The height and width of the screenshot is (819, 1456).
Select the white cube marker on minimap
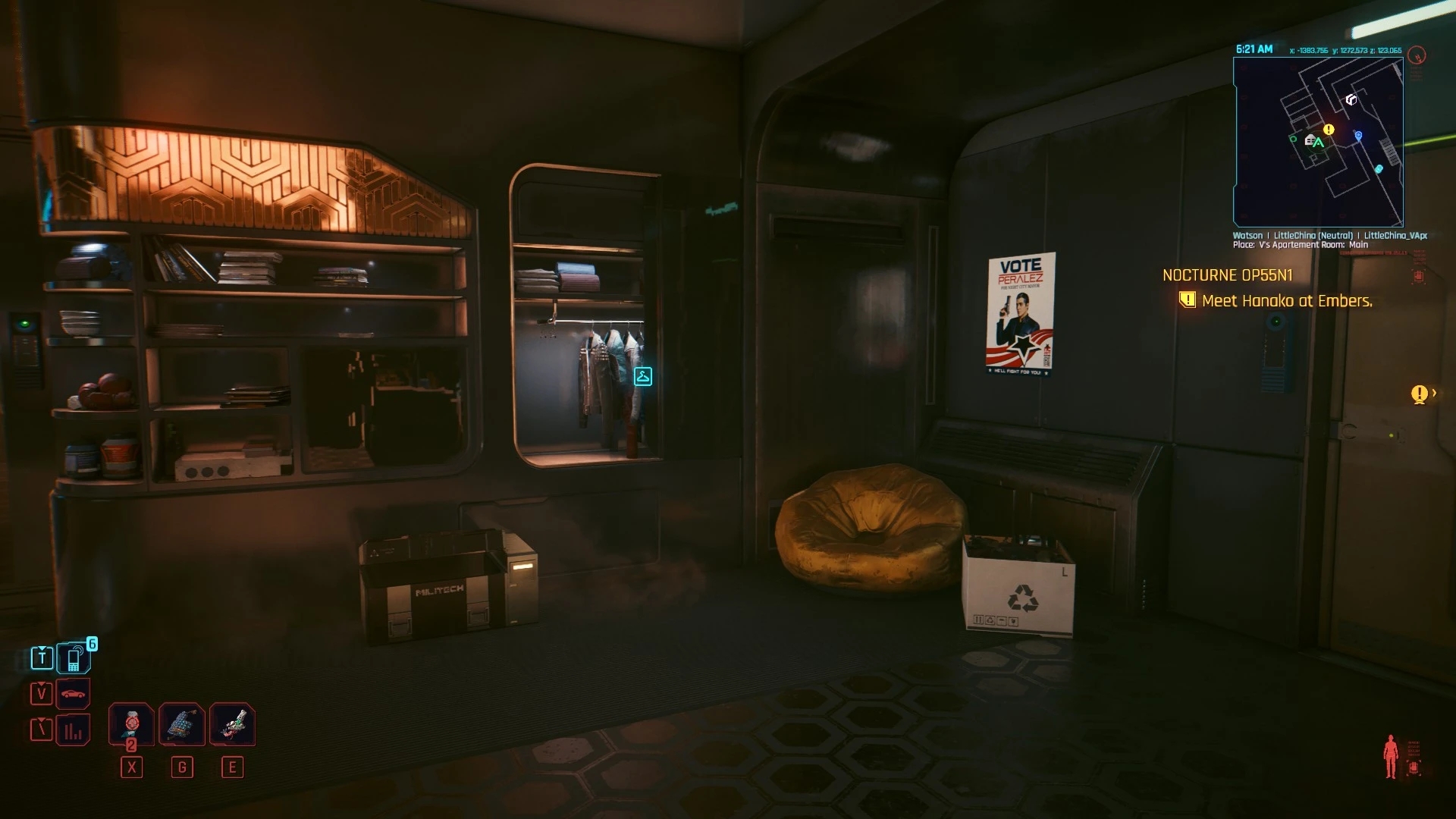point(1351,99)
